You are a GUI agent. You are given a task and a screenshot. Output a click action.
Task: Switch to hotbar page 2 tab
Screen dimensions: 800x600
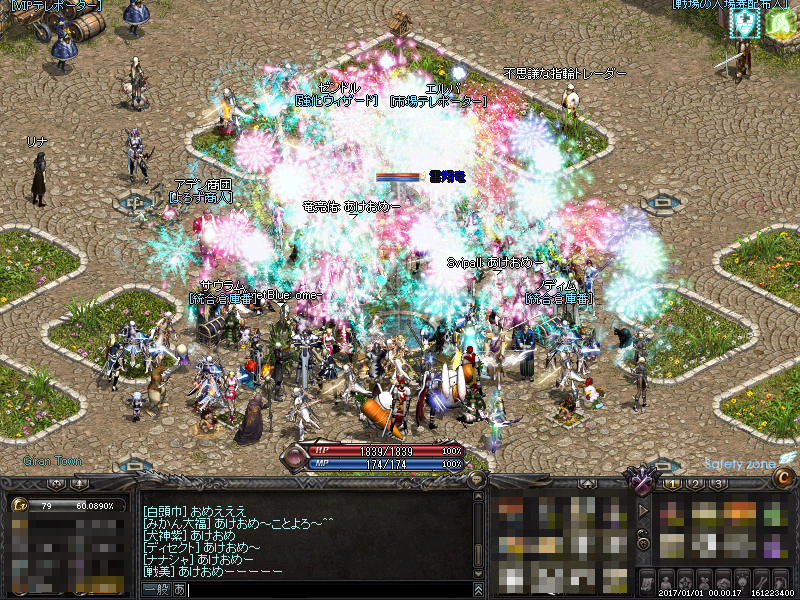(x=695, y=484)
